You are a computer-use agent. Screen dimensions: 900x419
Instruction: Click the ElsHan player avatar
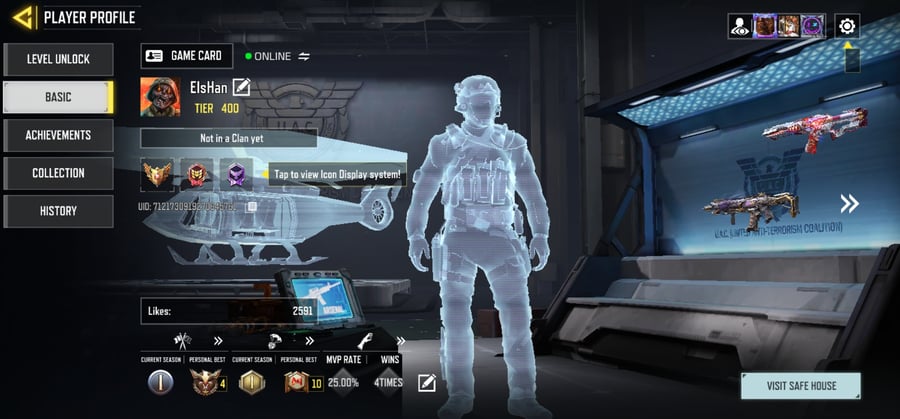160,98
